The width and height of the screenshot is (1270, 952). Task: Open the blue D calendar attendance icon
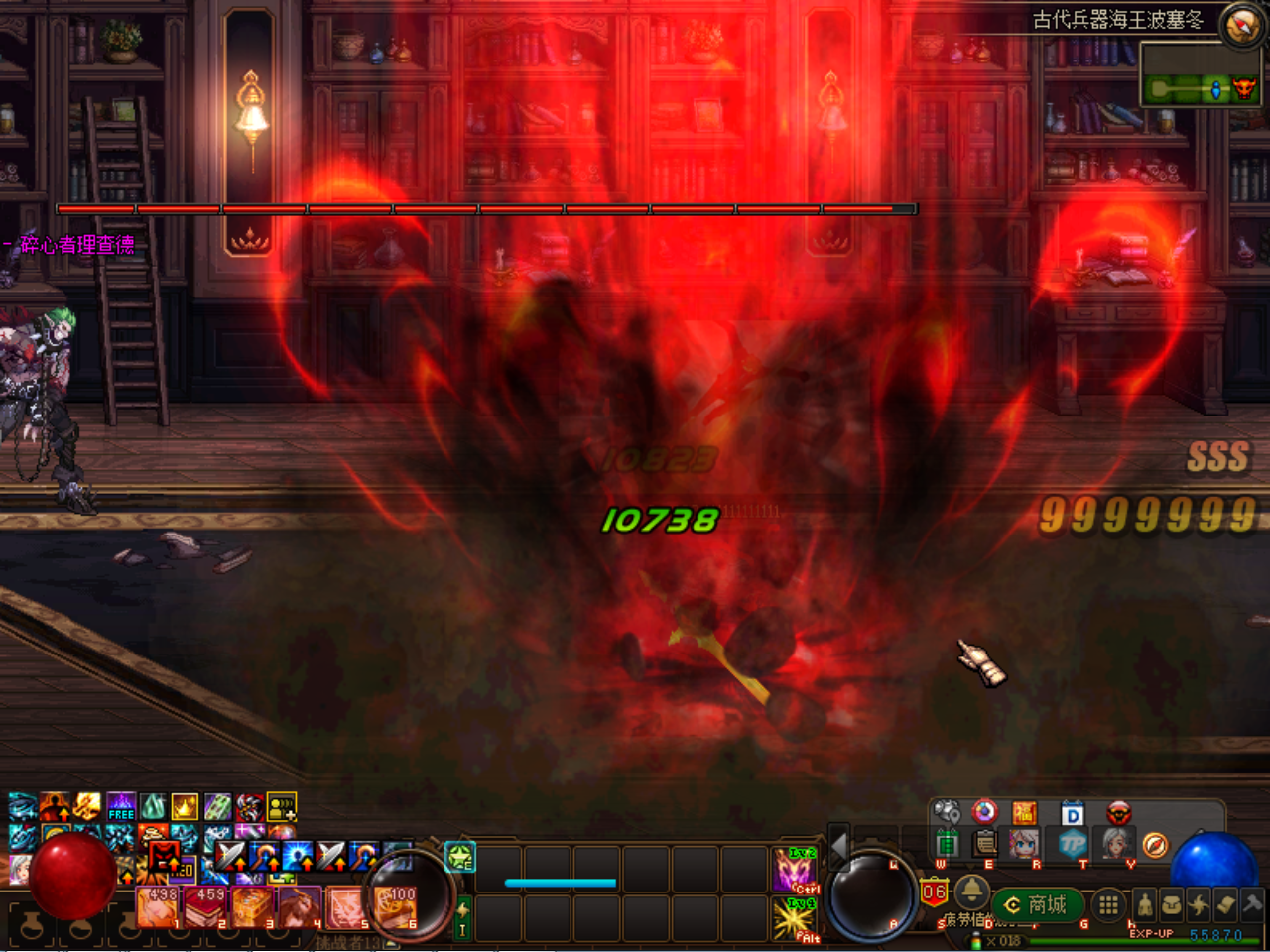[x=1073, y=813]
